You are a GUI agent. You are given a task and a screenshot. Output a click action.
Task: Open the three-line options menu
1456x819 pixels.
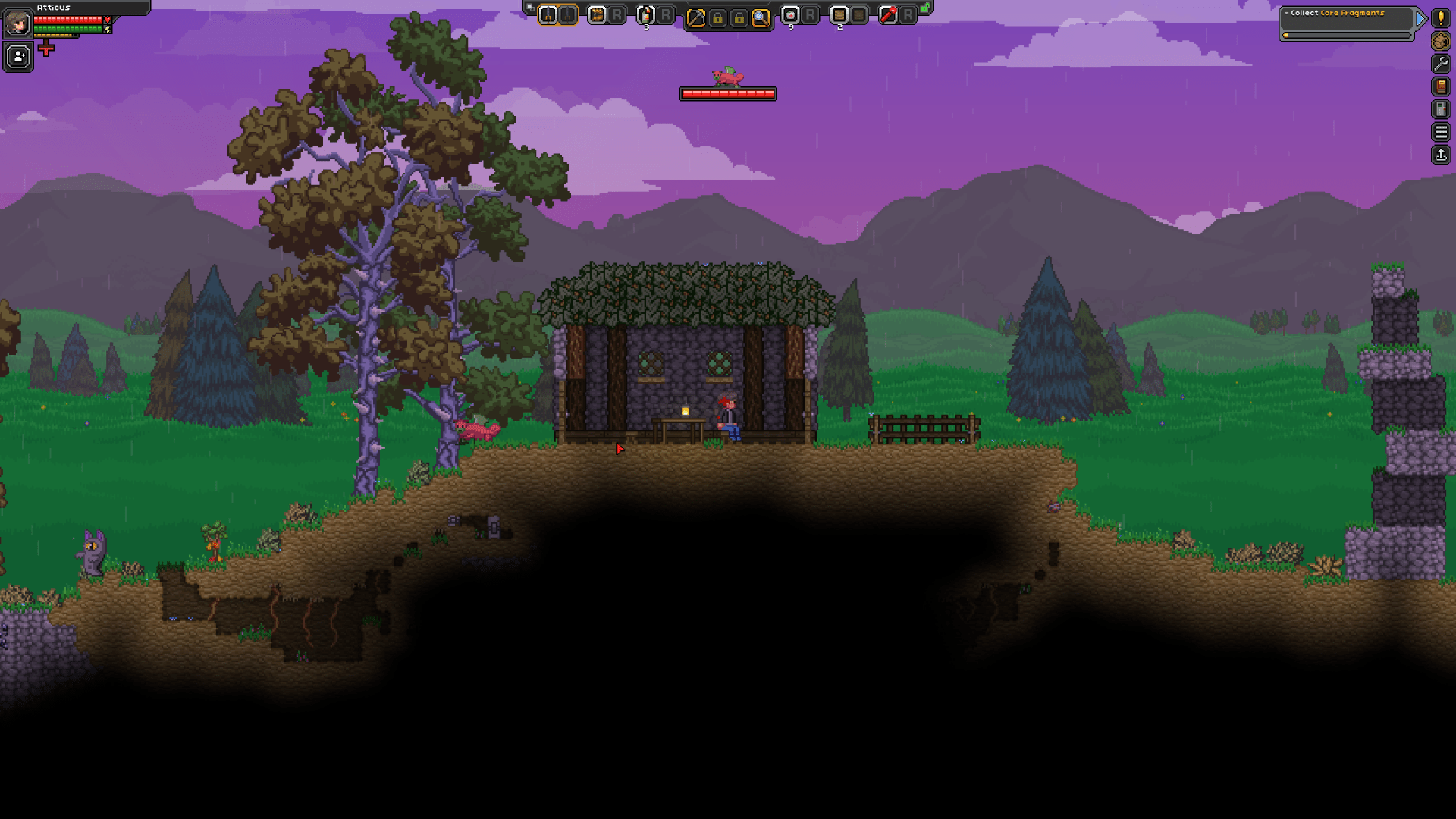tap(1441, 133)
